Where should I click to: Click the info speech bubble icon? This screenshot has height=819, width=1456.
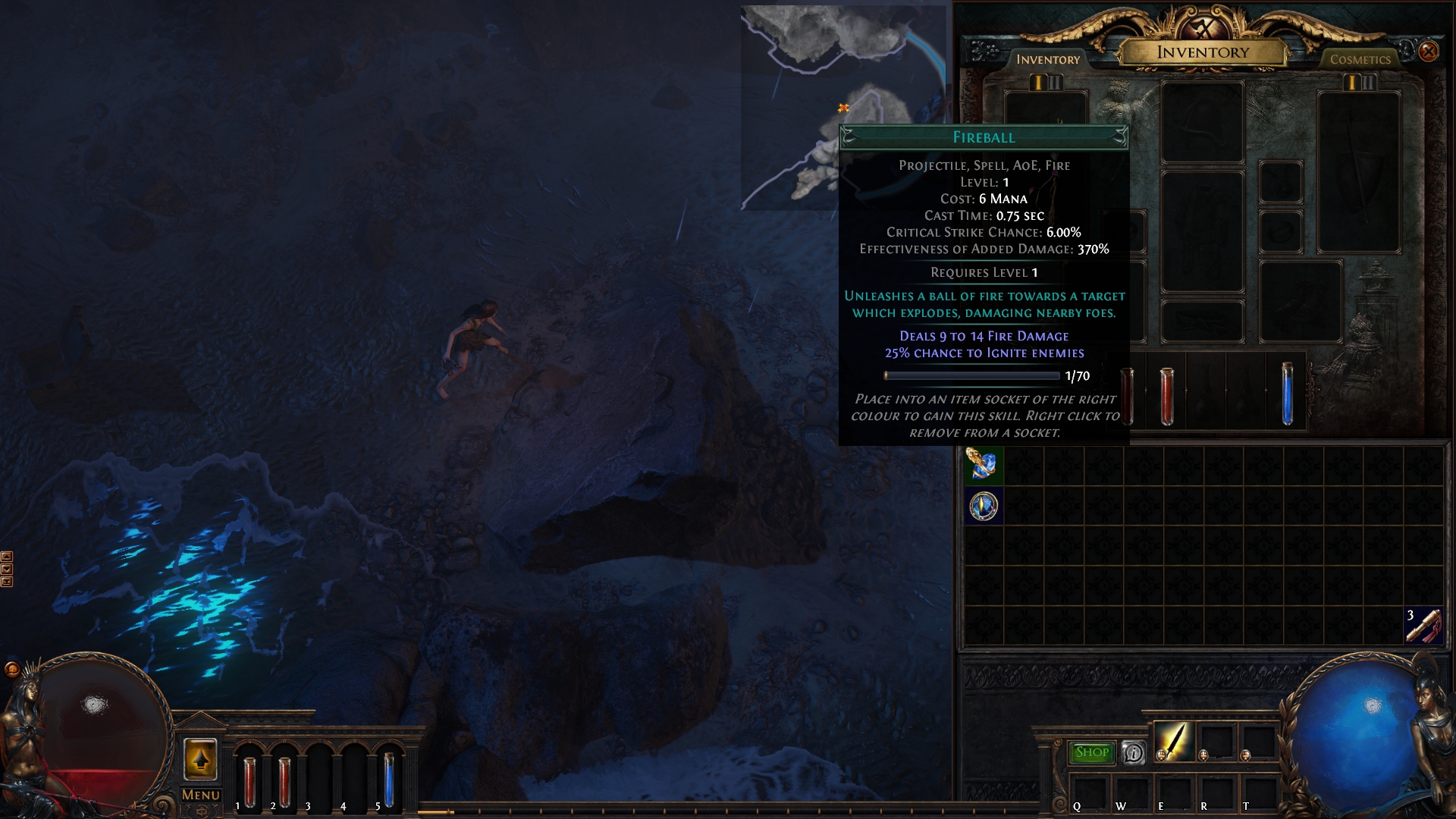click(1134, 752)
